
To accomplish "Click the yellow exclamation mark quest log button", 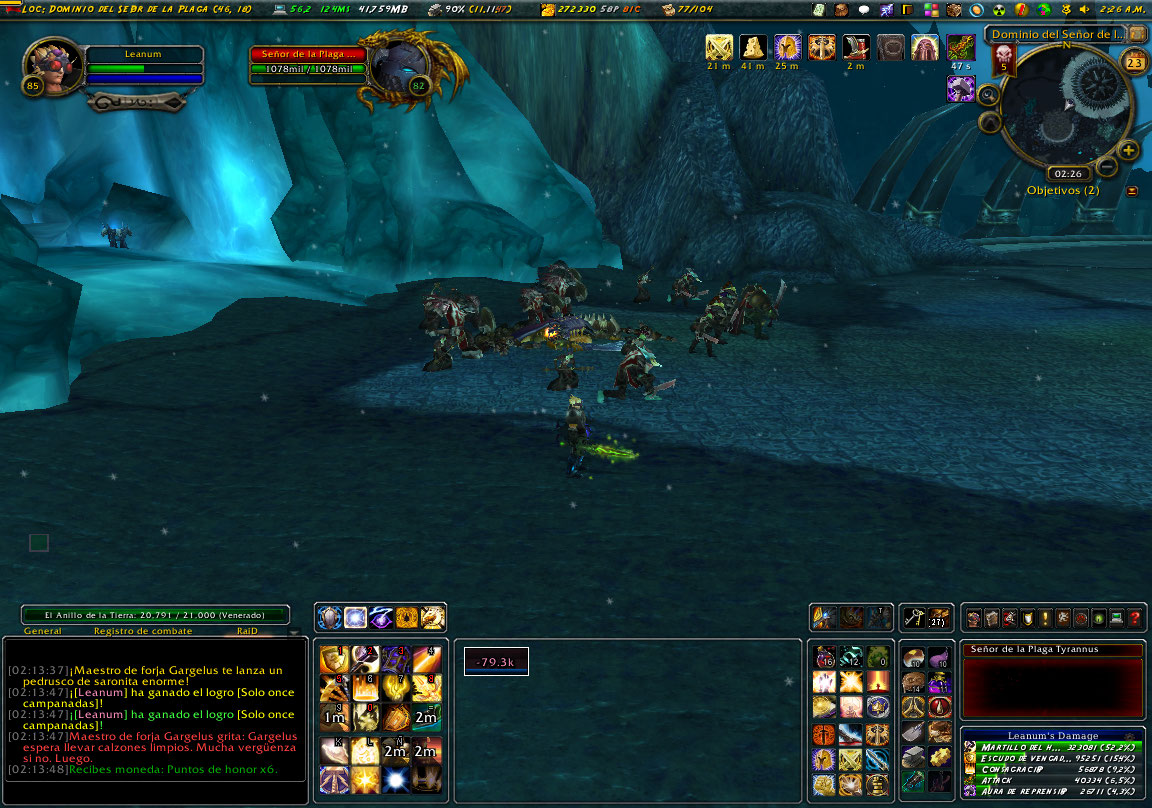I will 1045,618.
